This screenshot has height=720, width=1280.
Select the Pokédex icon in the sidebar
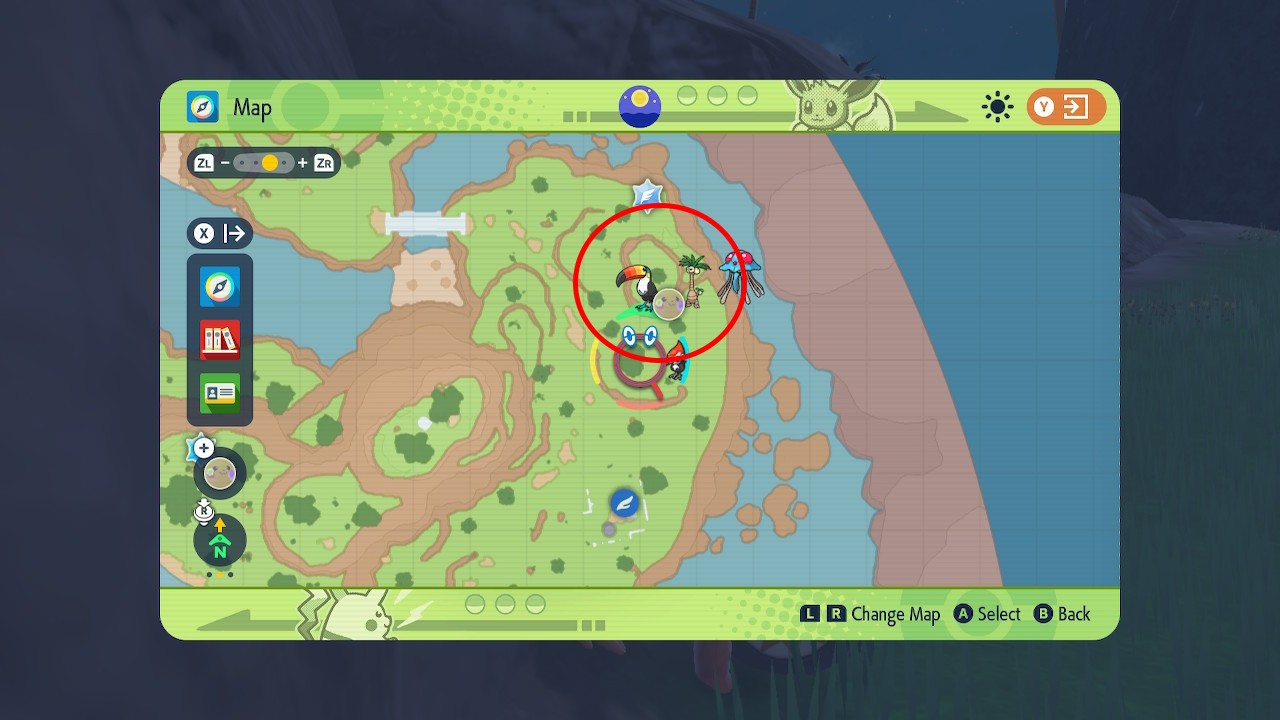click(219, 340)
